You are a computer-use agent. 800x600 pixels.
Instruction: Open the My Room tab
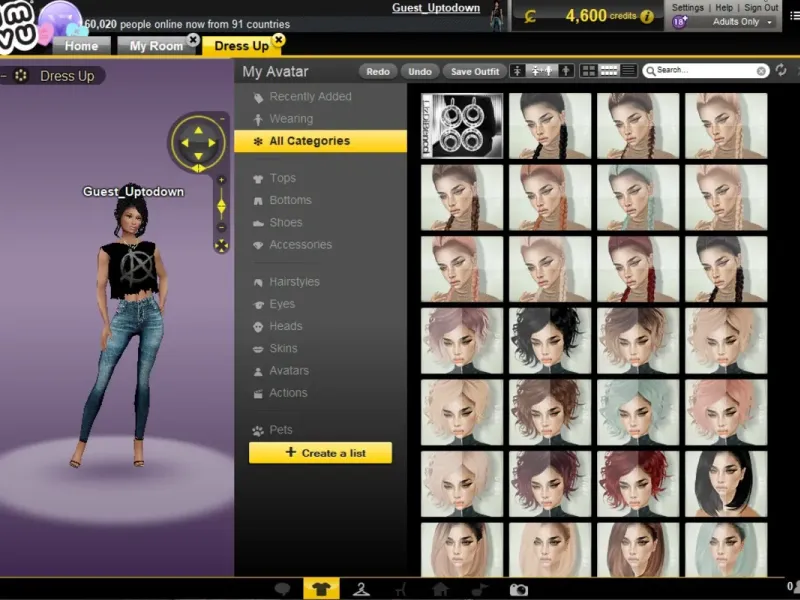(156, 46)
